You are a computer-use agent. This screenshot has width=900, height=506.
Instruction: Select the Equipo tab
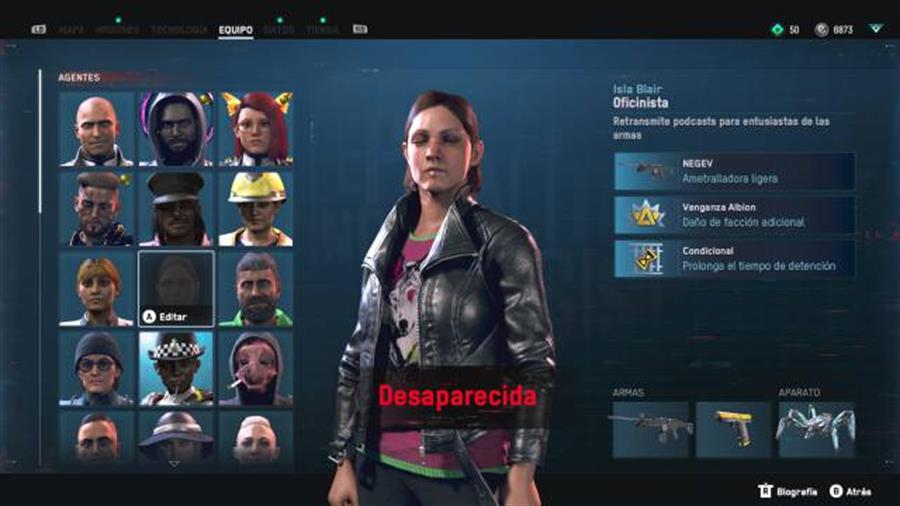click(235, 30)
